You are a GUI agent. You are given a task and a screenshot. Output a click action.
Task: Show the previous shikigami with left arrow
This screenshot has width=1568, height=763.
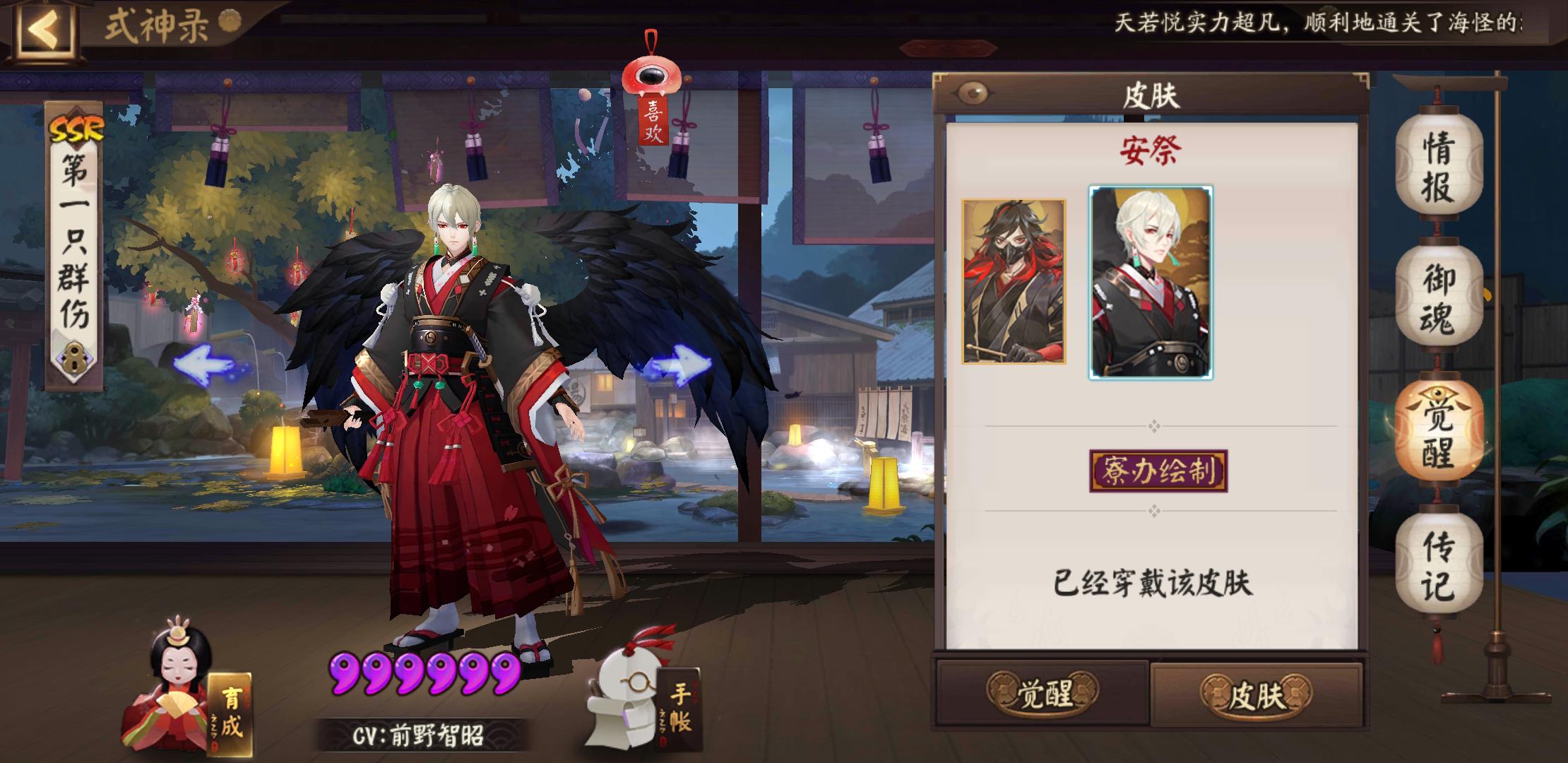coord(203,366)
